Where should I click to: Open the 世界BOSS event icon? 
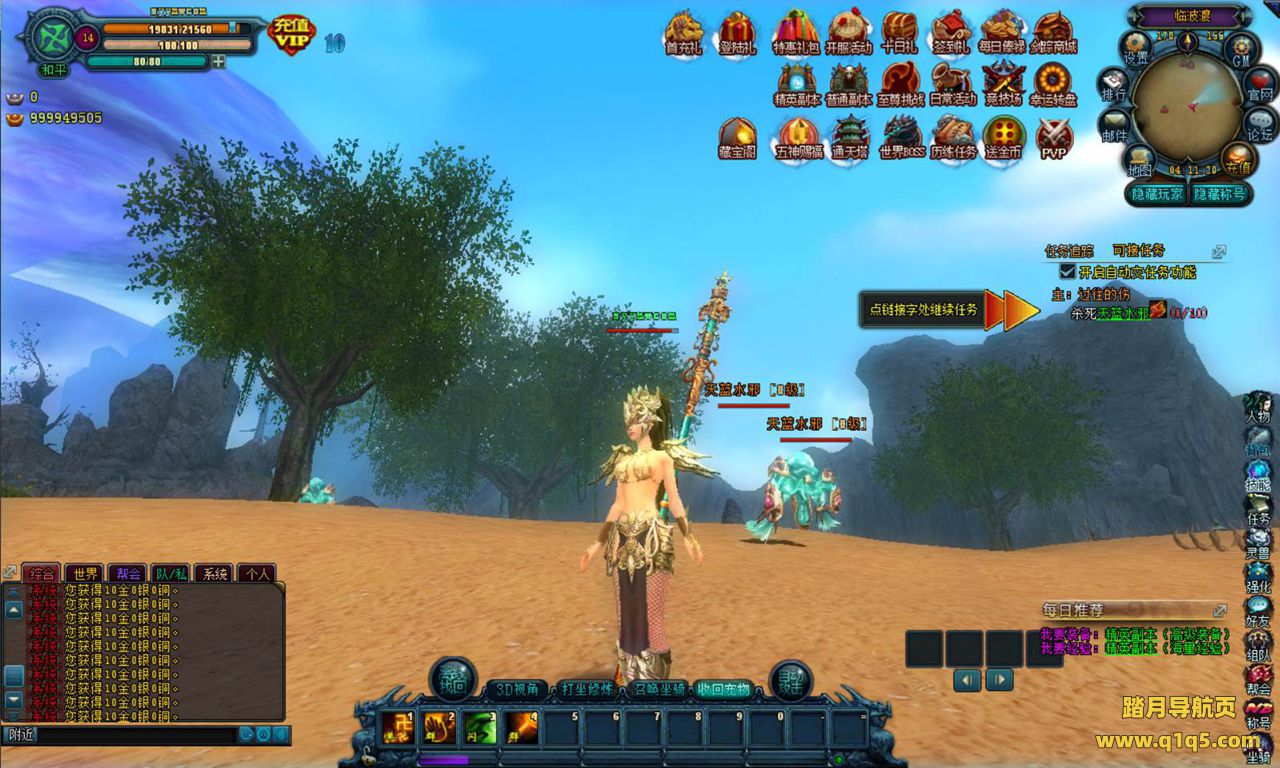click(x=899, y=135)
